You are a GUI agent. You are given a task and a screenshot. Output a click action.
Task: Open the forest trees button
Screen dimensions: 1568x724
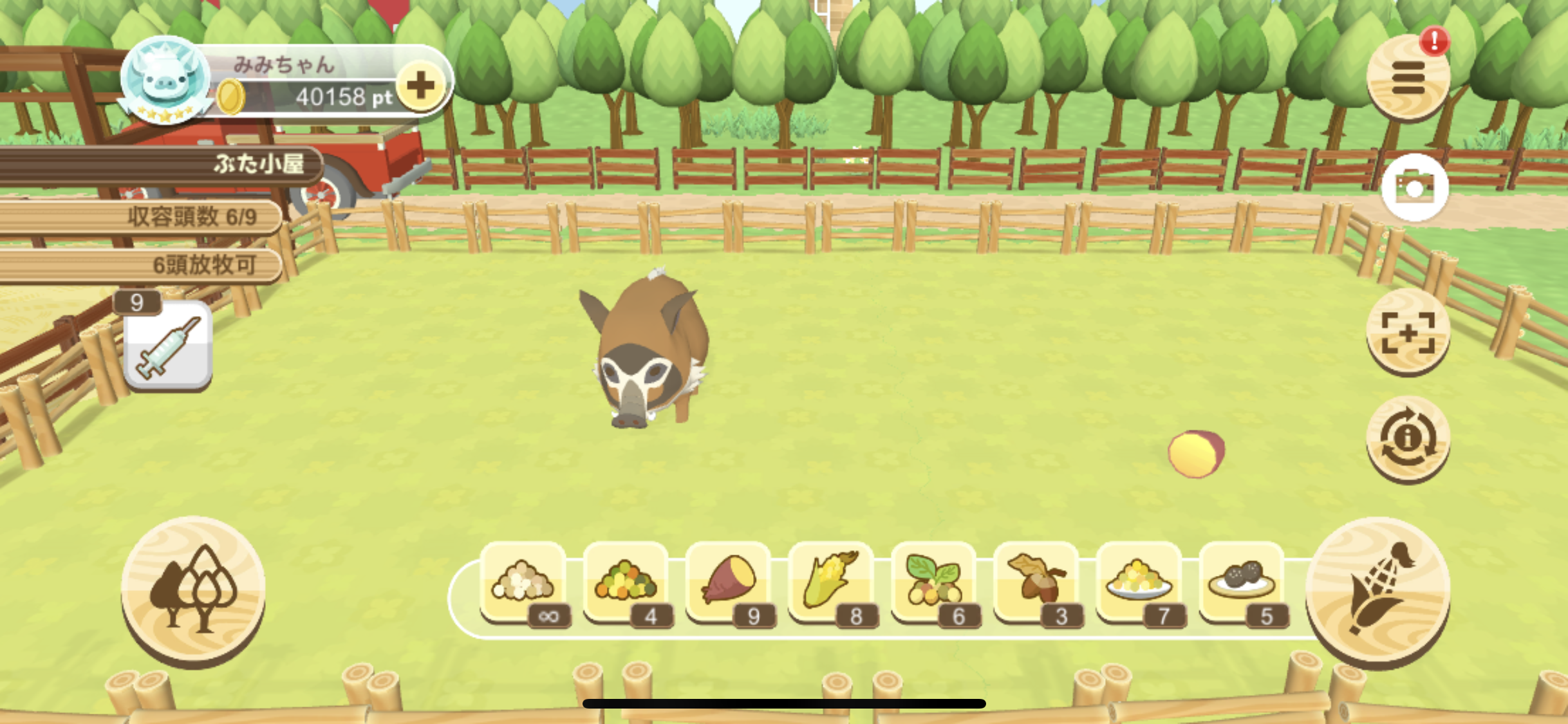point(193,590)
